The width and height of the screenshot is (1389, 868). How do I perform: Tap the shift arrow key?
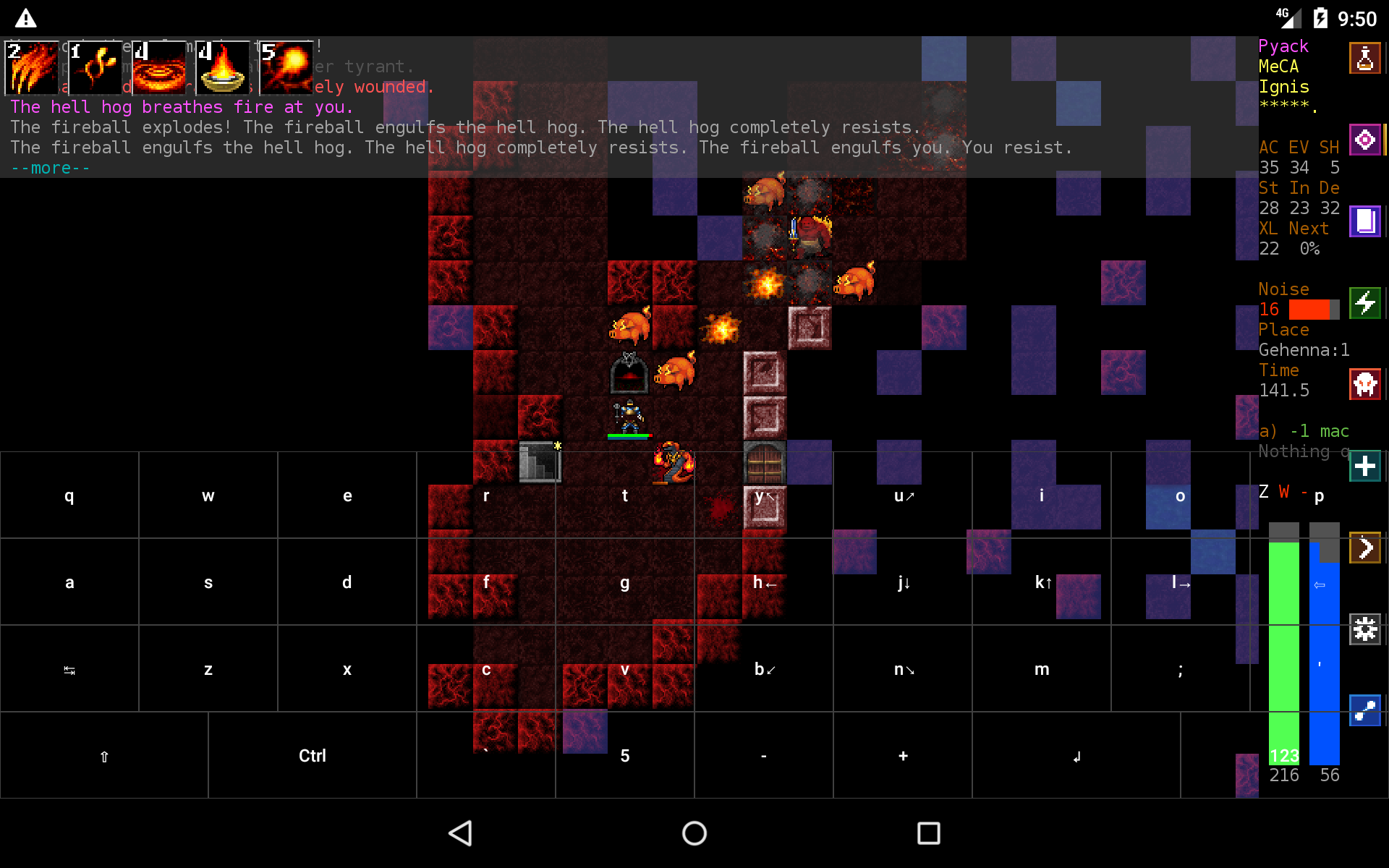click(104, 756)
